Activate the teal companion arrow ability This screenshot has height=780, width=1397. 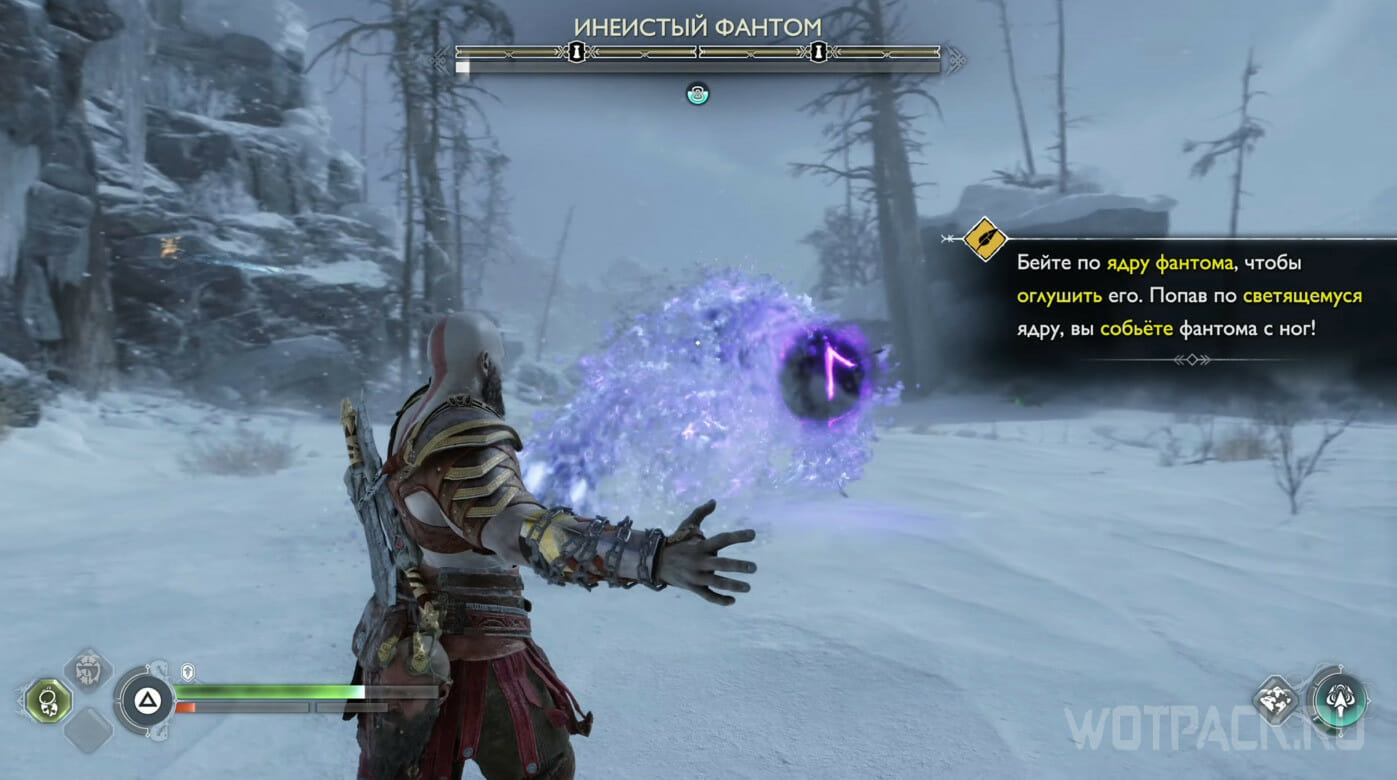(1339, 698)
